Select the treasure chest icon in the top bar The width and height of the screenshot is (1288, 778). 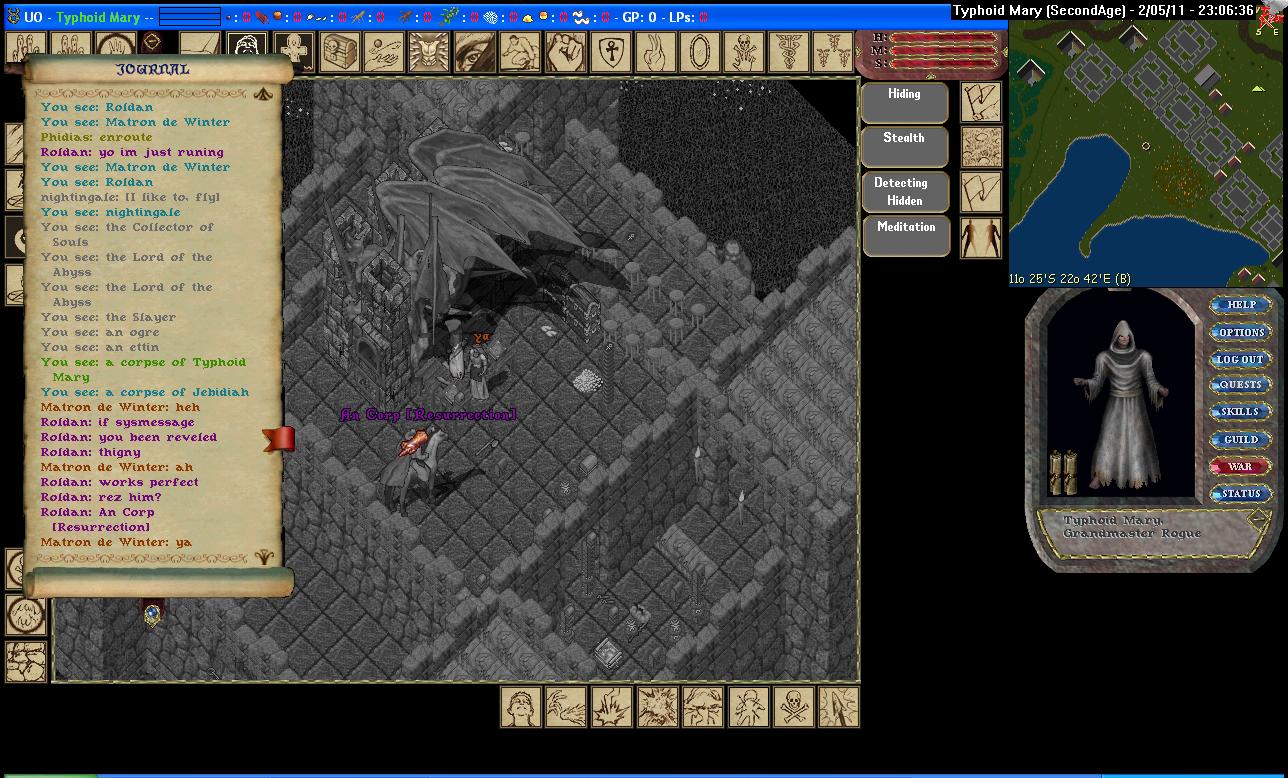(x=341, y=51)
